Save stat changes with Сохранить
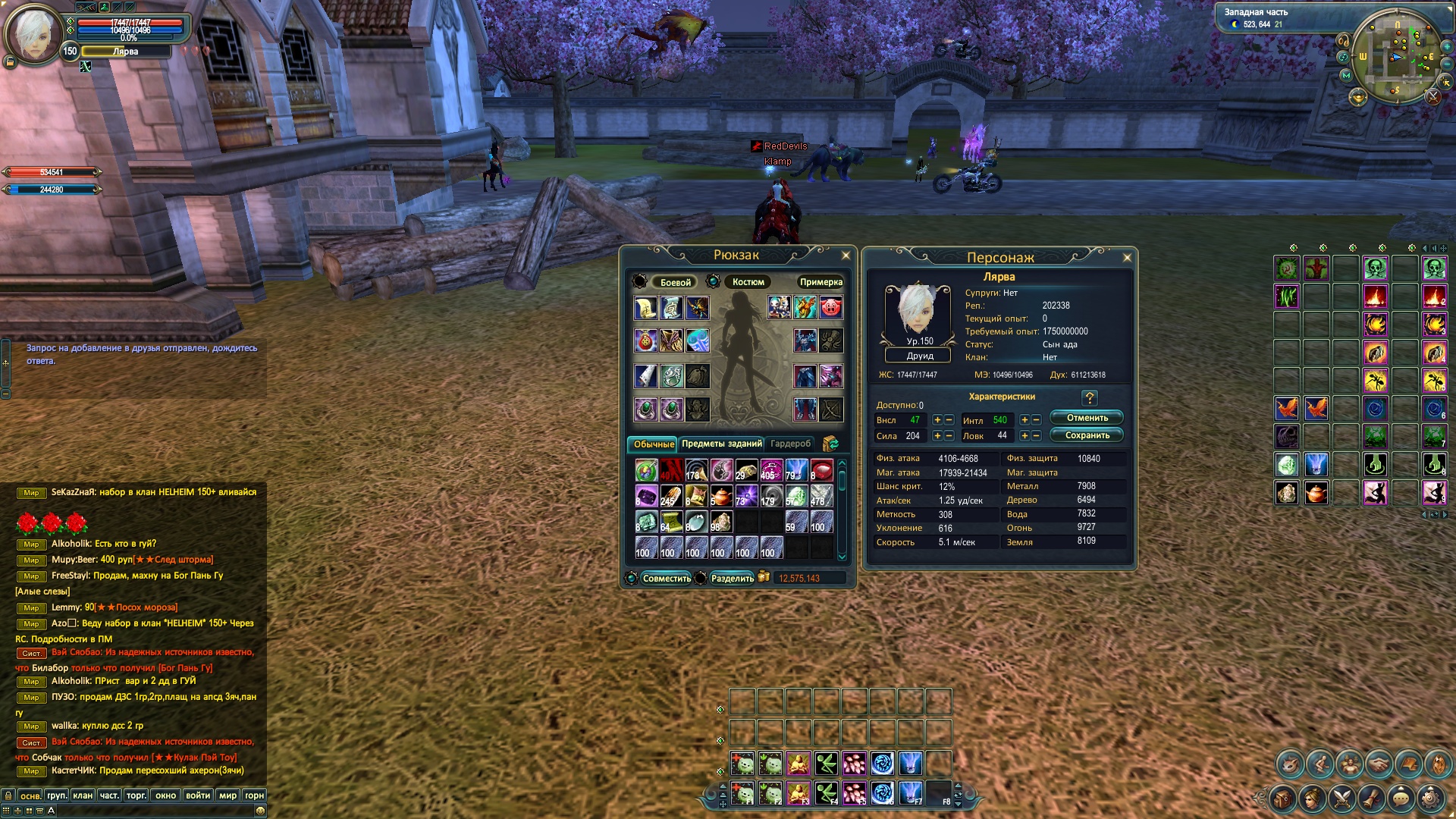This screenshot has height=819, width=1456. click(1087, 435)
